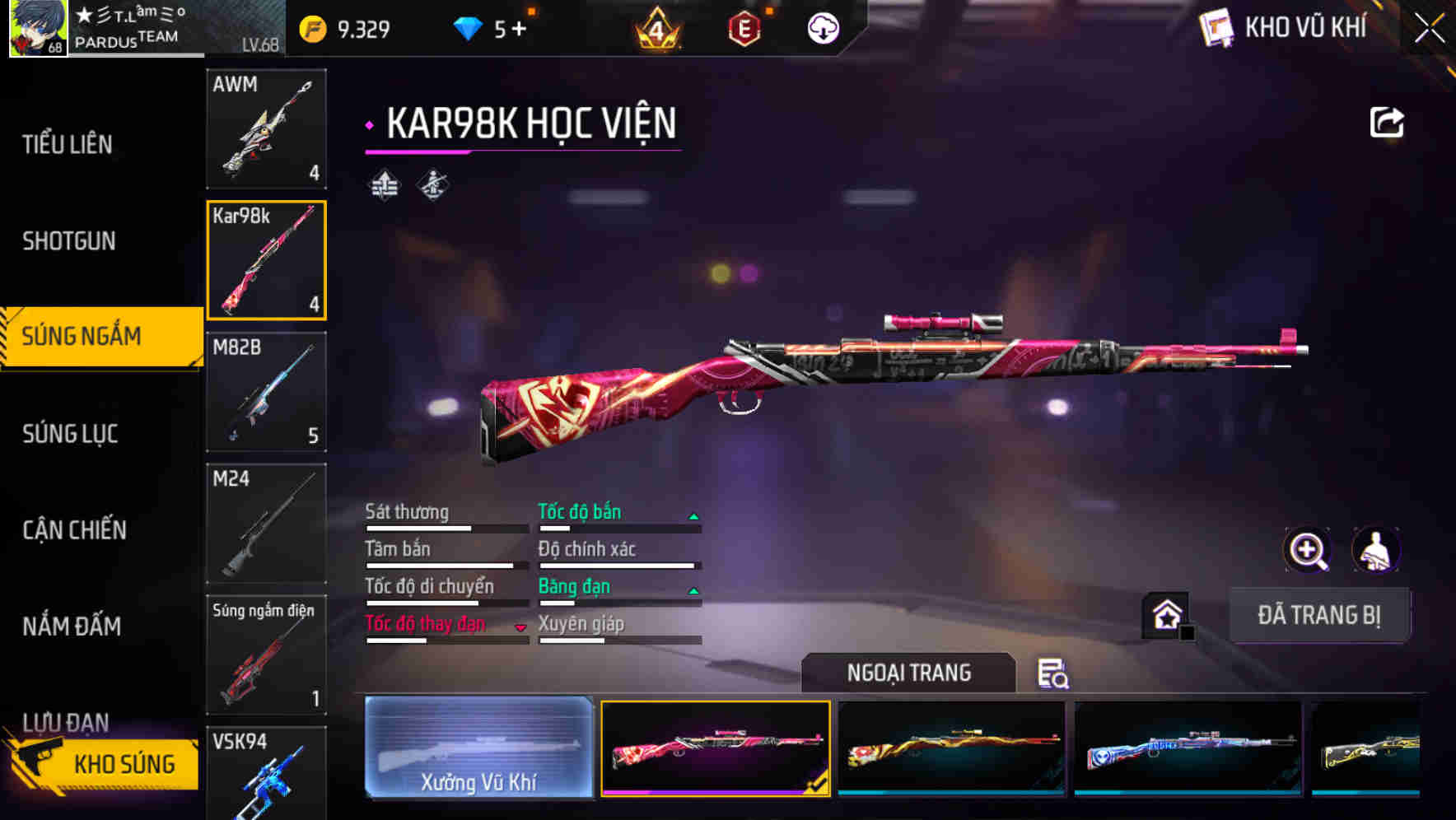The width and height of the screenshot is (1456, 820).
Task: Click the magnifier zoom icon beside weapon preview
Action: pos(1308,550)
